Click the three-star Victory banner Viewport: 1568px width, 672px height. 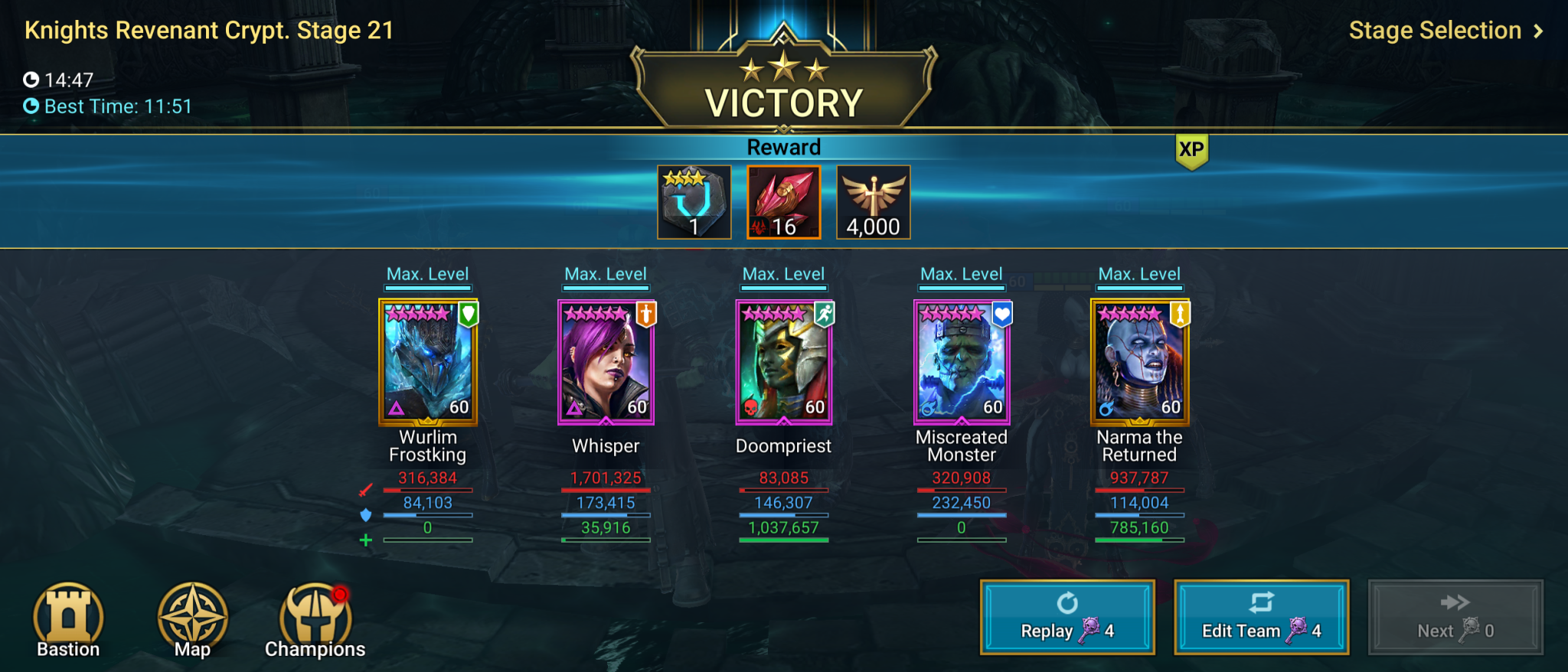783,84
